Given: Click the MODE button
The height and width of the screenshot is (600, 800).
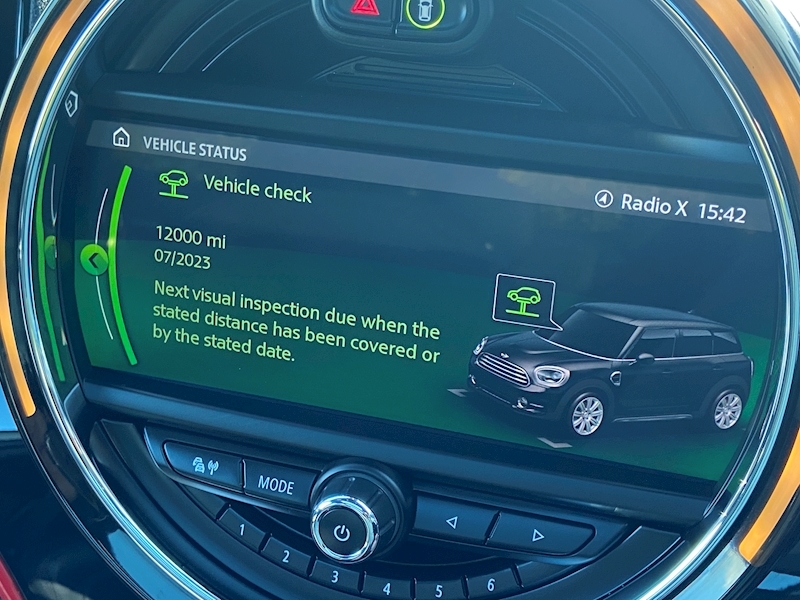Looking at the screenshot, I should [x=276, y=484].
